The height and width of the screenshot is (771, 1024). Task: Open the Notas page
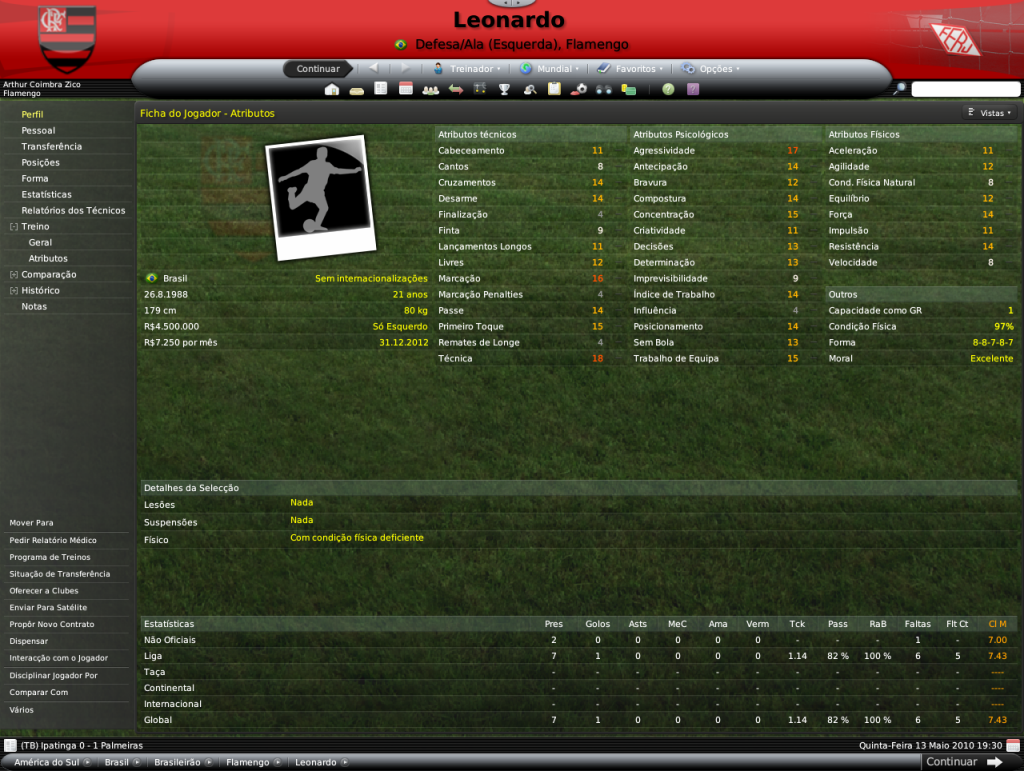34,306
